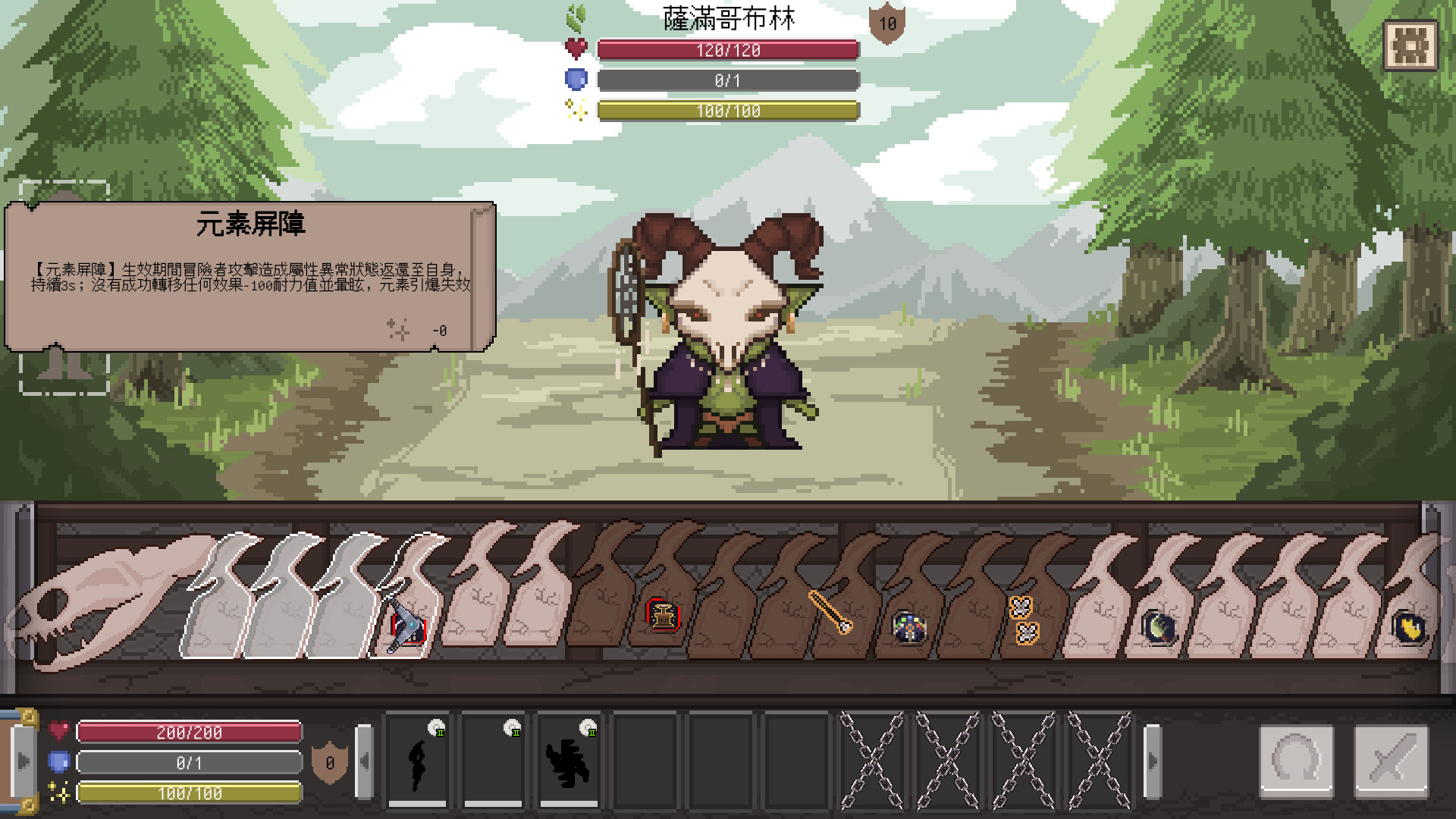Click the circular arrow refresh button

tap(1296, 761)
